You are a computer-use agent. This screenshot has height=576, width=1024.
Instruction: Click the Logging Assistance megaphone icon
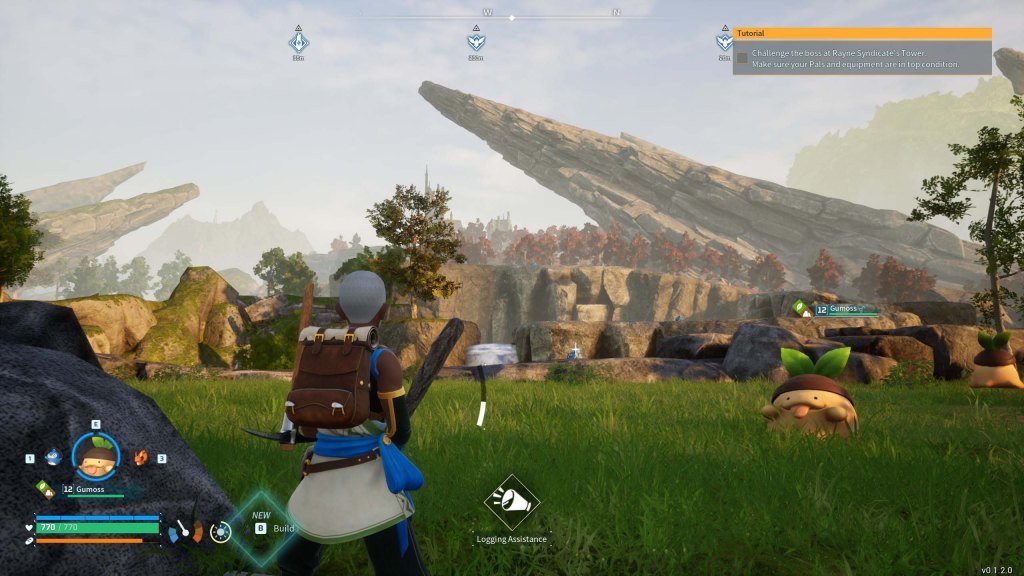coord(512,502)
